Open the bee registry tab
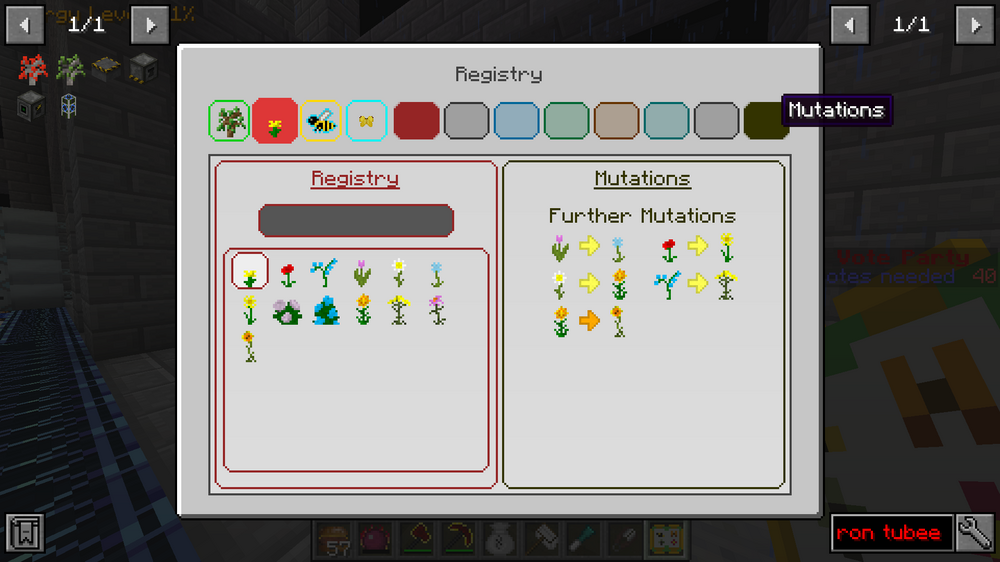 [x=321, y=121]
